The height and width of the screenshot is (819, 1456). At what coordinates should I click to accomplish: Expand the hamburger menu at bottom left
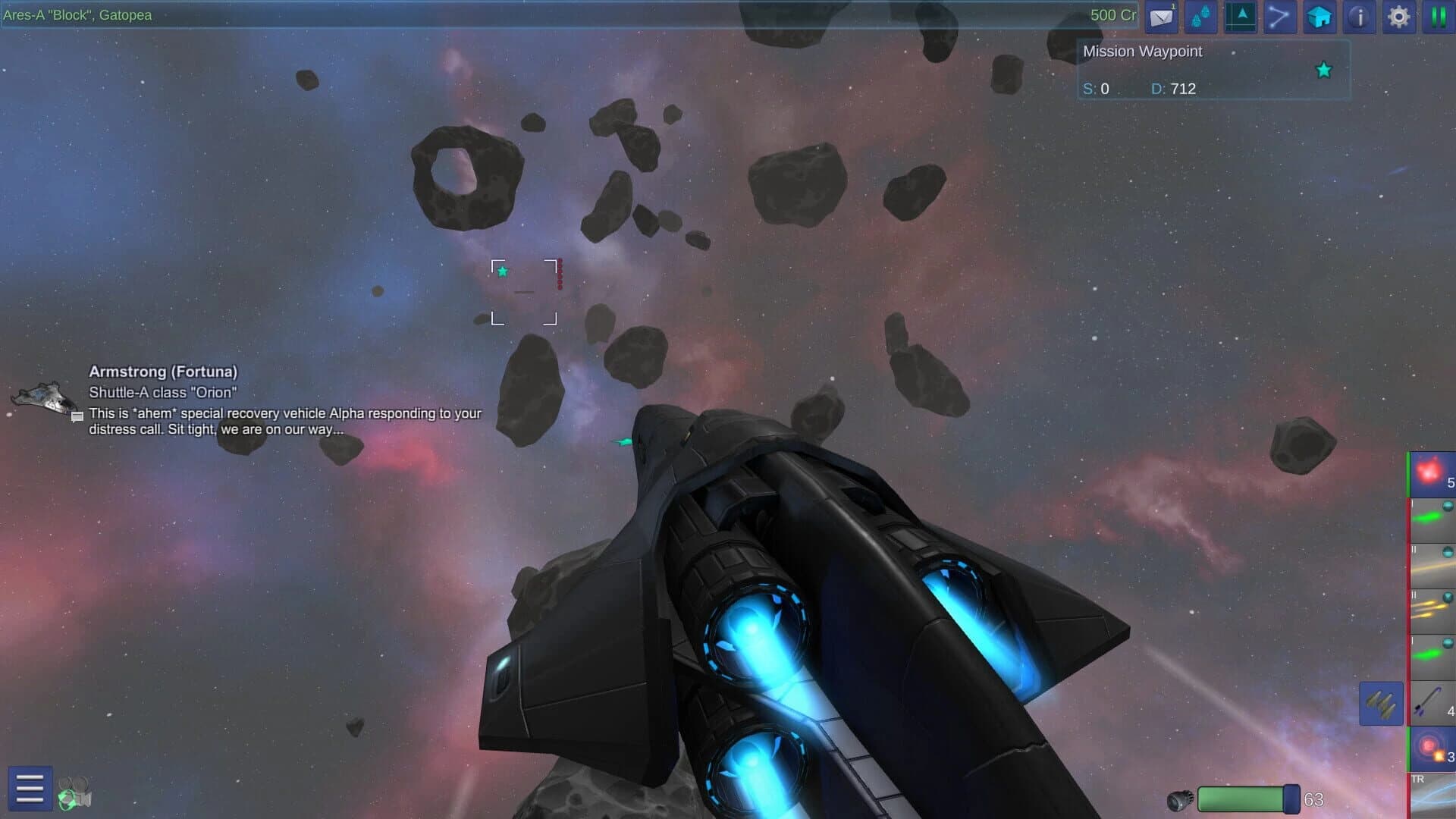29,789
